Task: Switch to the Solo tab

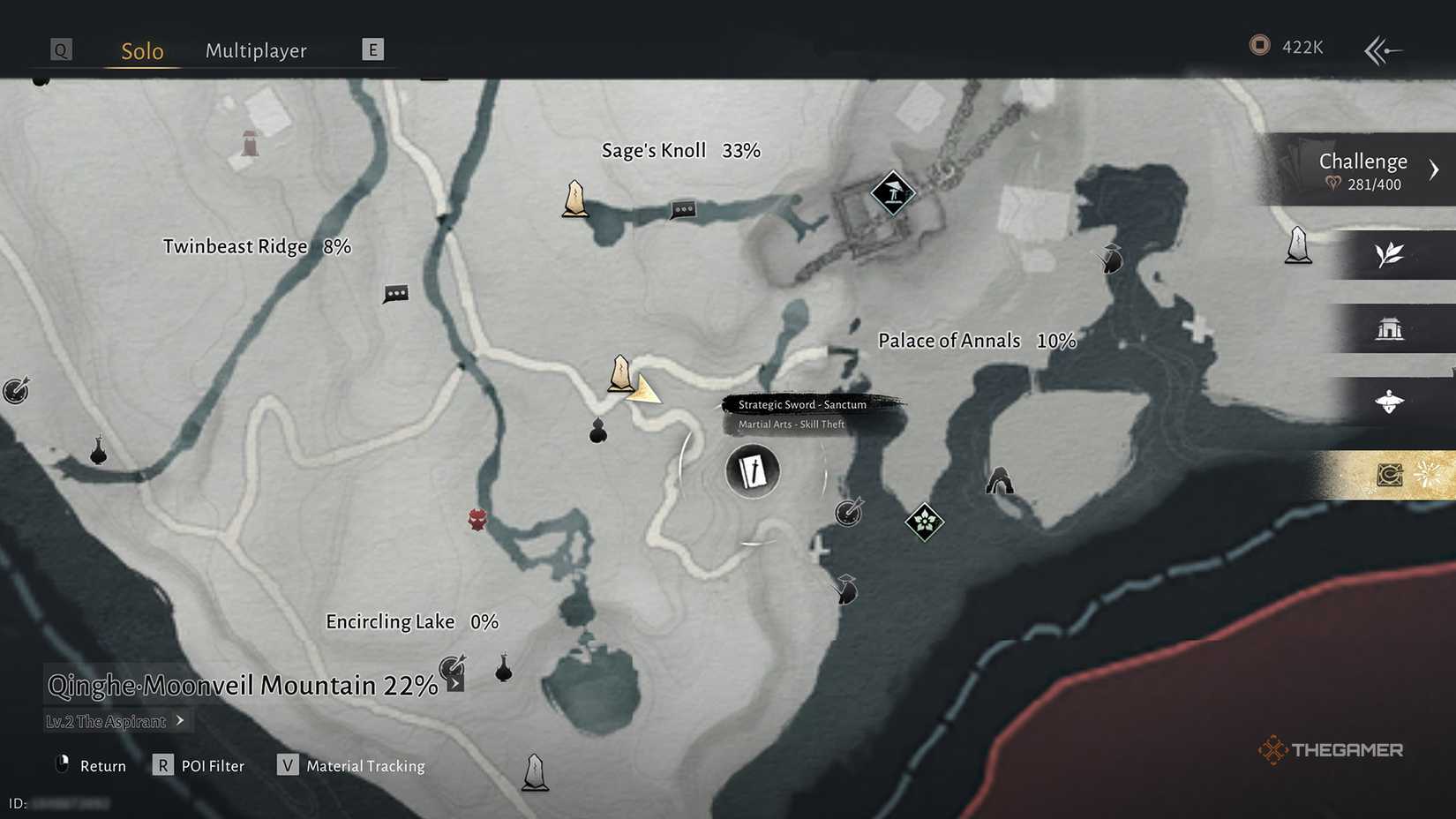Action: click(x=140, y=50)
